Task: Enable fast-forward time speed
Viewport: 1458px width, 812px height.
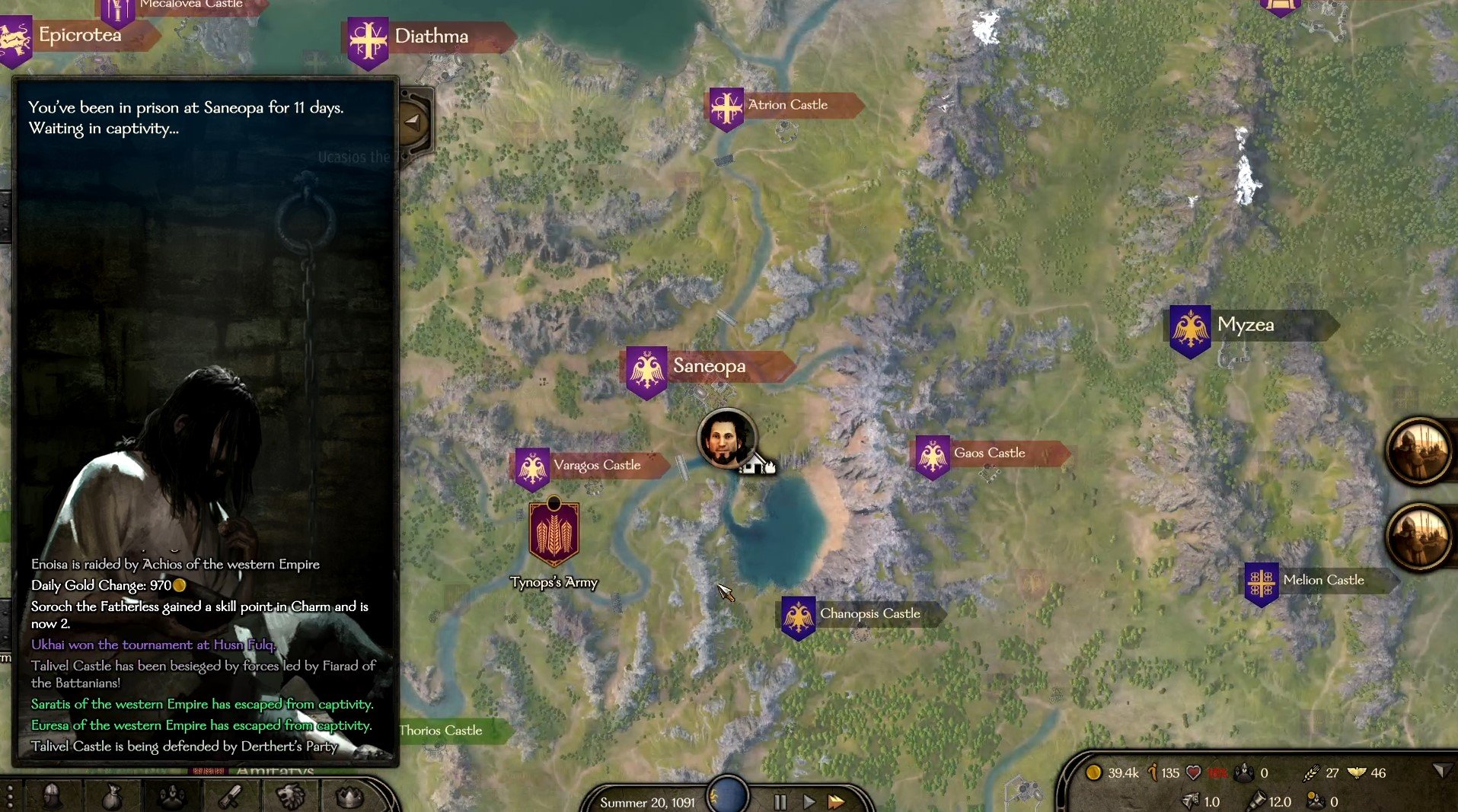Action: 837,801
